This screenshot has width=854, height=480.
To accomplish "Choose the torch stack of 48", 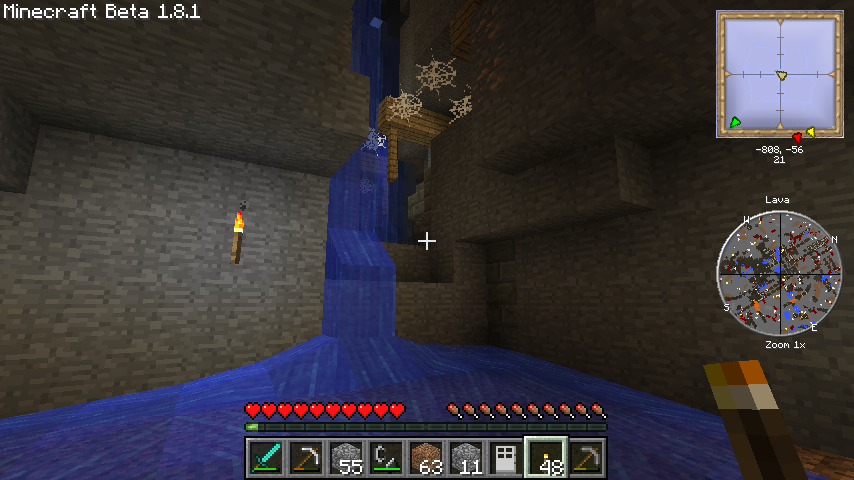I will [546, 458].
